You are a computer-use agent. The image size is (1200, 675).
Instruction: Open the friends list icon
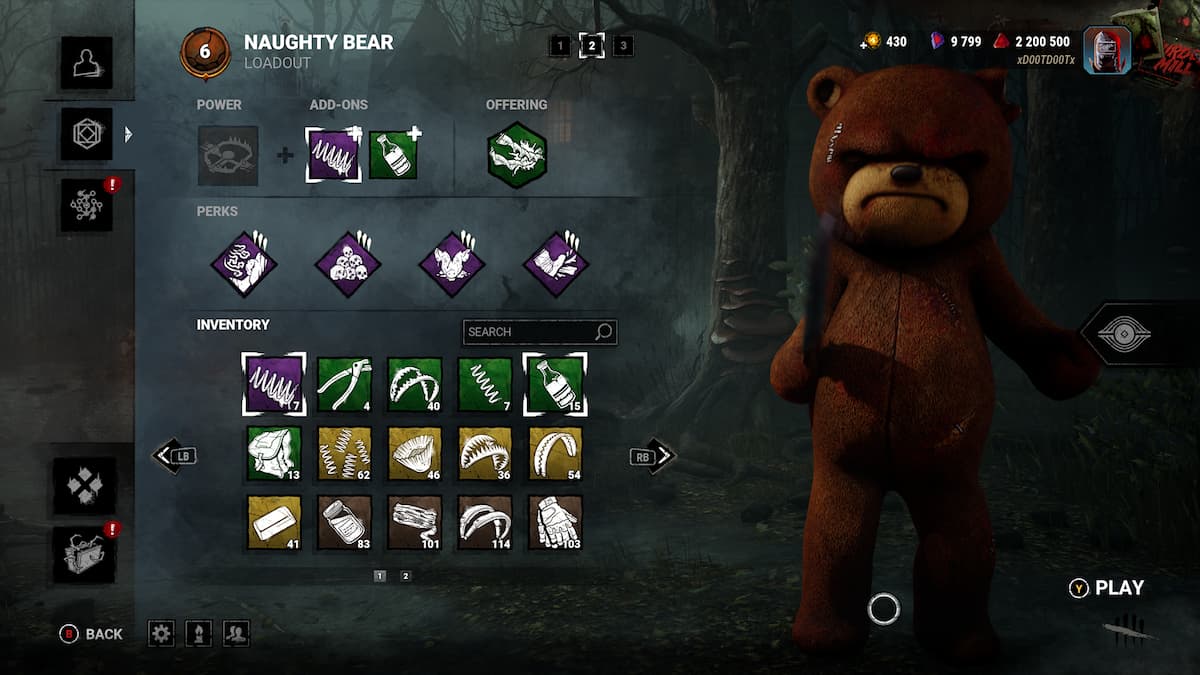coord(236,633)
